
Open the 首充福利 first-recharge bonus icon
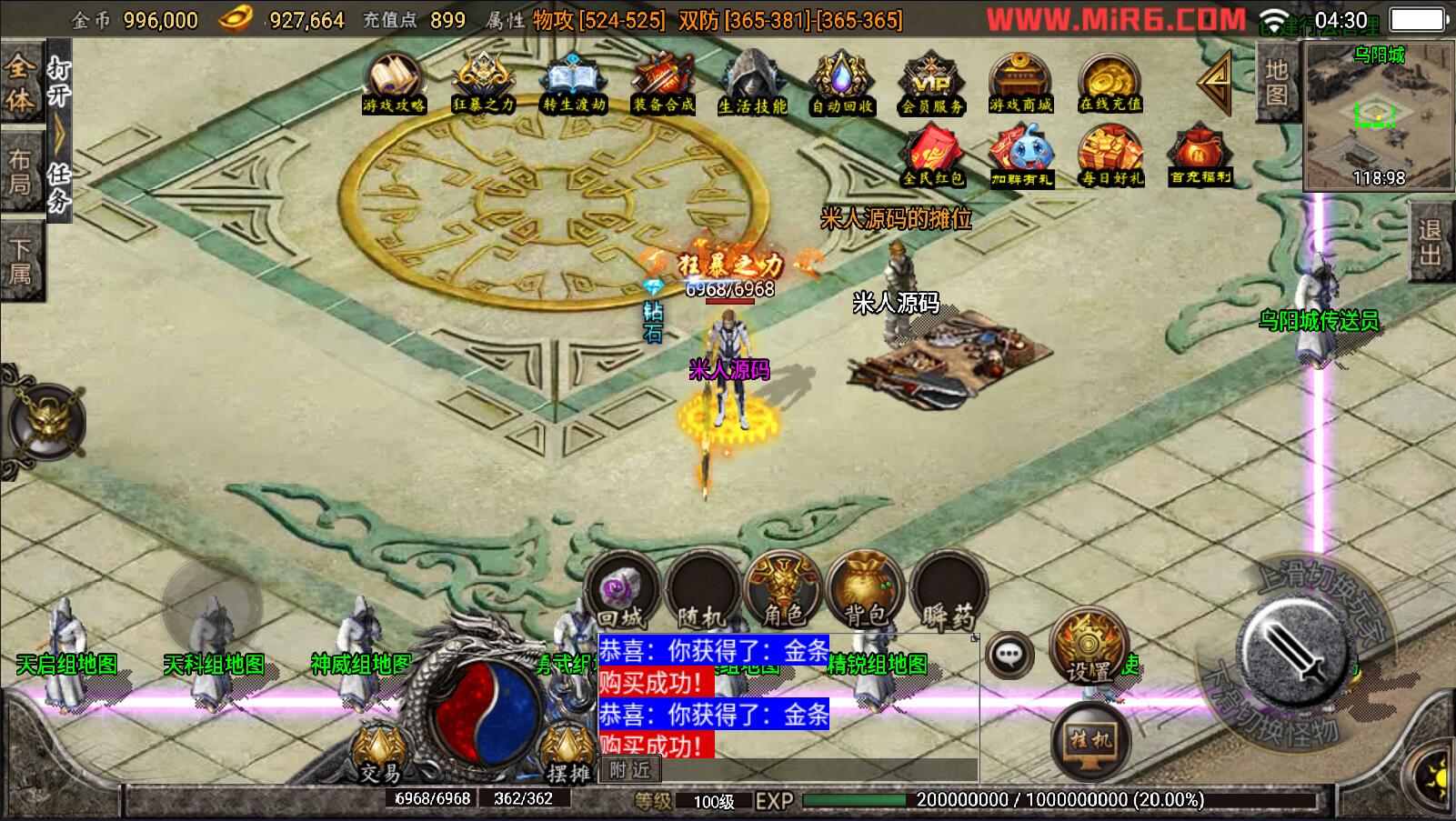(x=1200, y=157)
